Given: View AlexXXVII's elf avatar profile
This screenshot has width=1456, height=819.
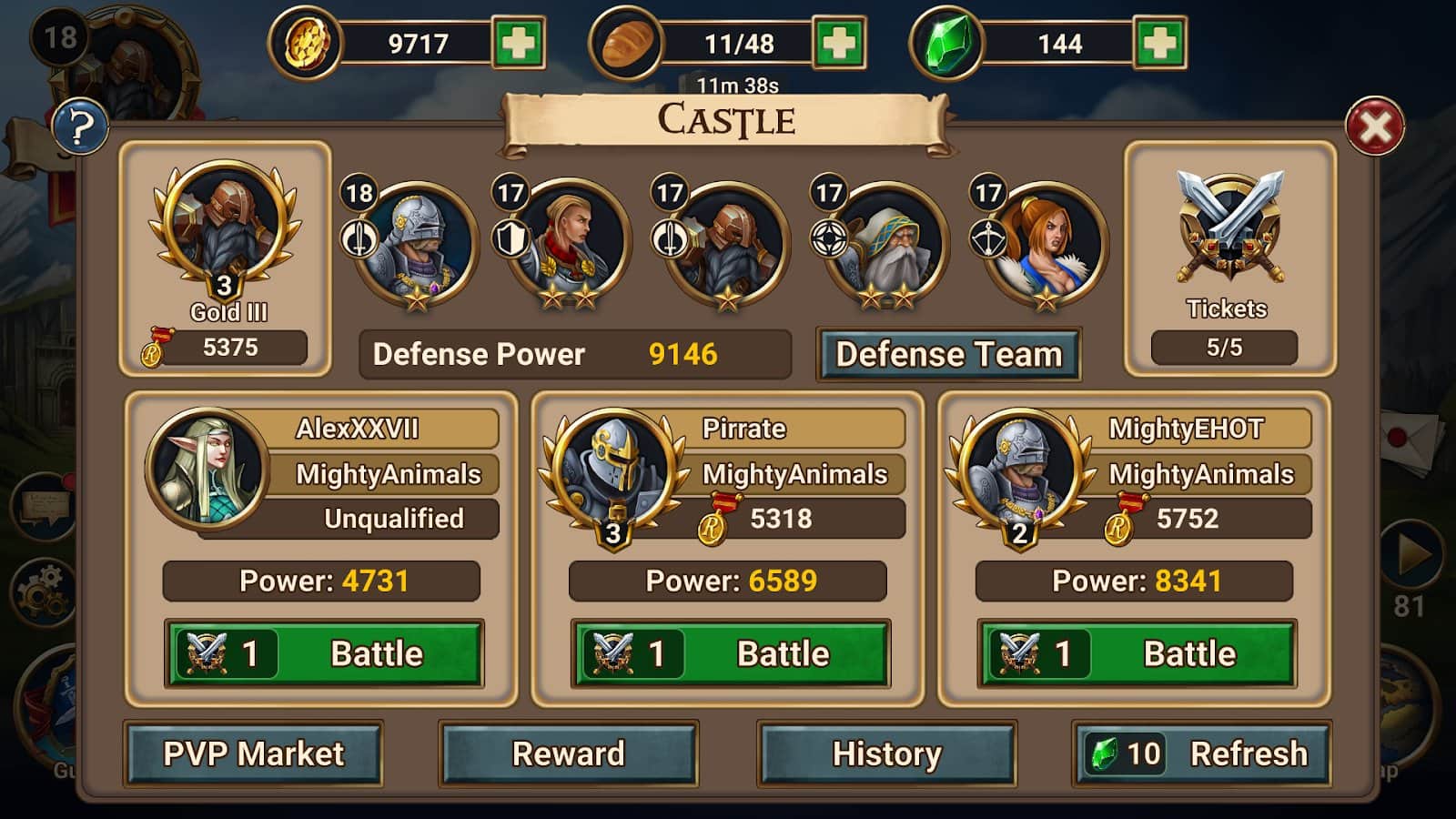Looking at the screenshot, I should pyautogui.click(x=207, y=468).
